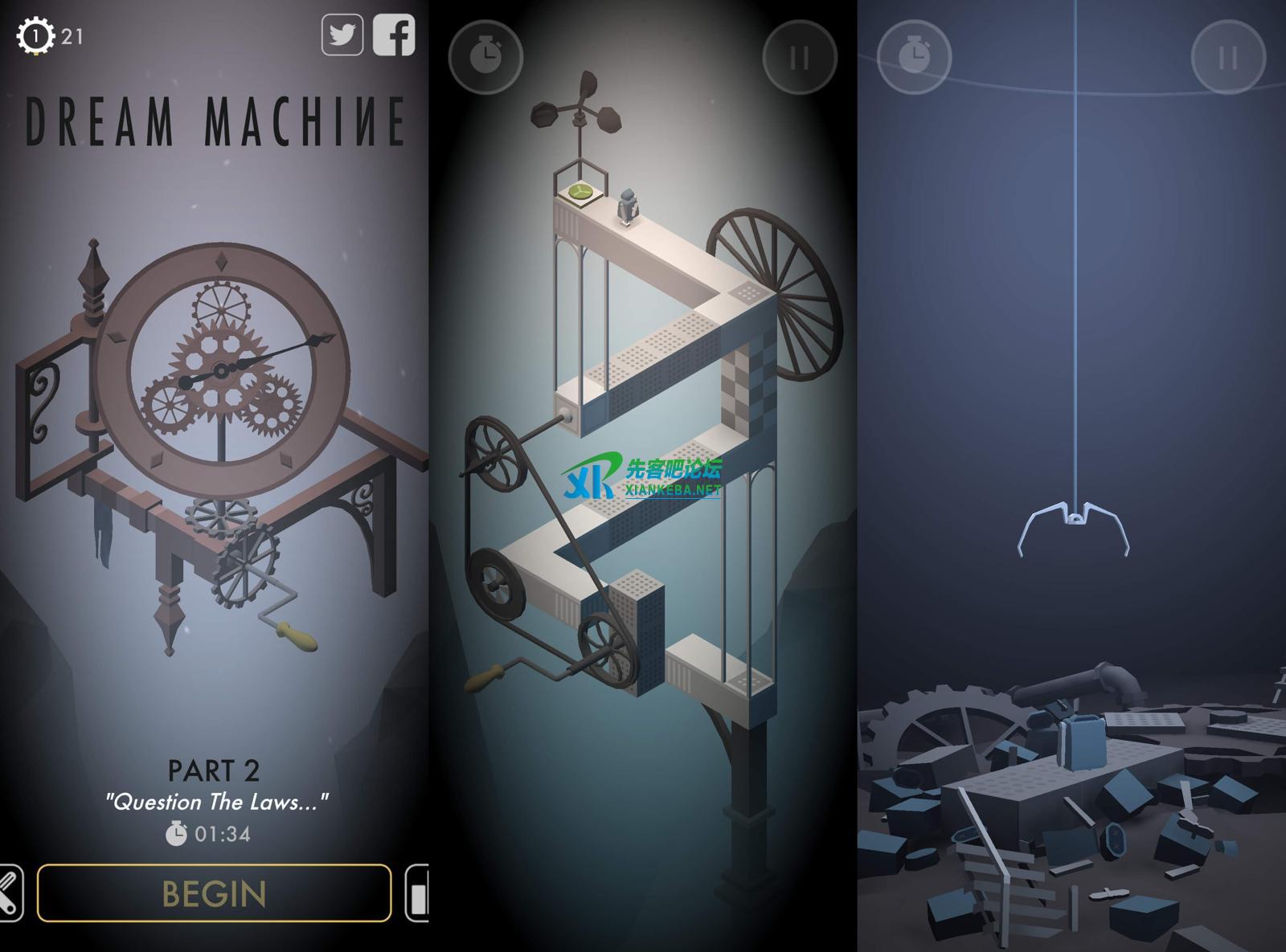Image resolution: width=1286 pixels, height=952 pixels.
Task: Select the stopwatch button in the claw scene
Action: [914, 58]
